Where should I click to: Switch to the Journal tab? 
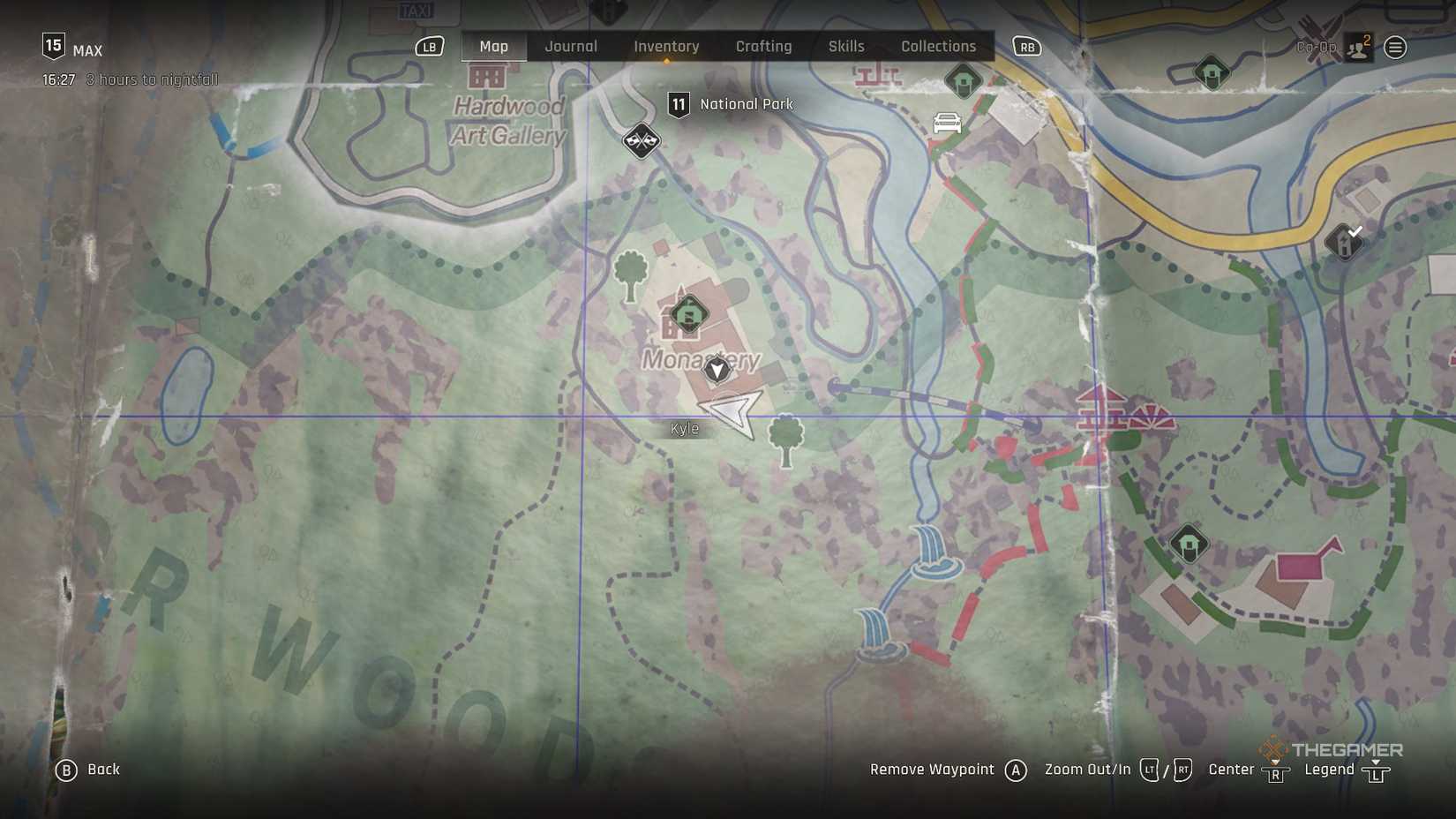(571, 46)
